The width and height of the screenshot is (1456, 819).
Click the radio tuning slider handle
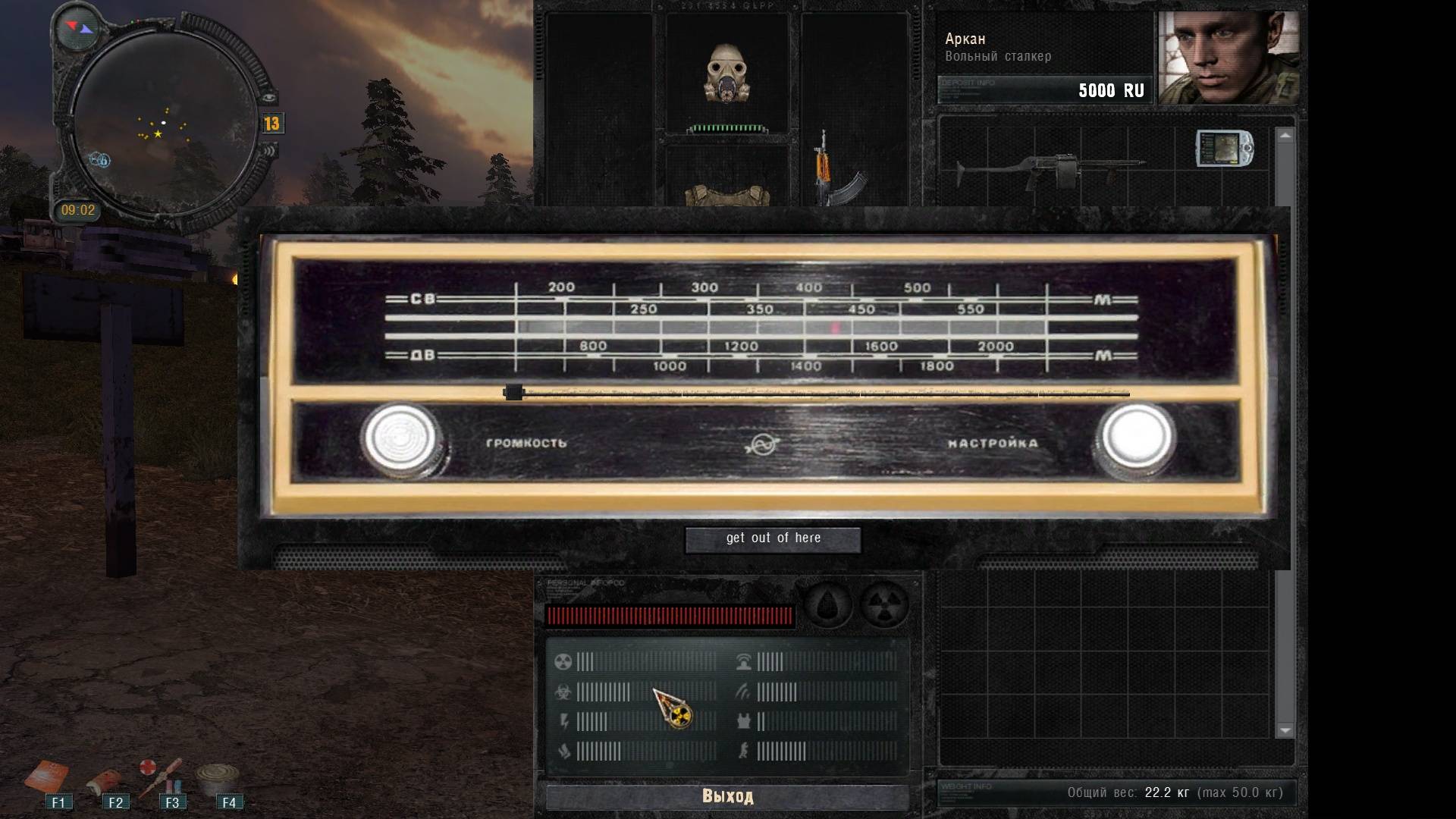point(513,393)
